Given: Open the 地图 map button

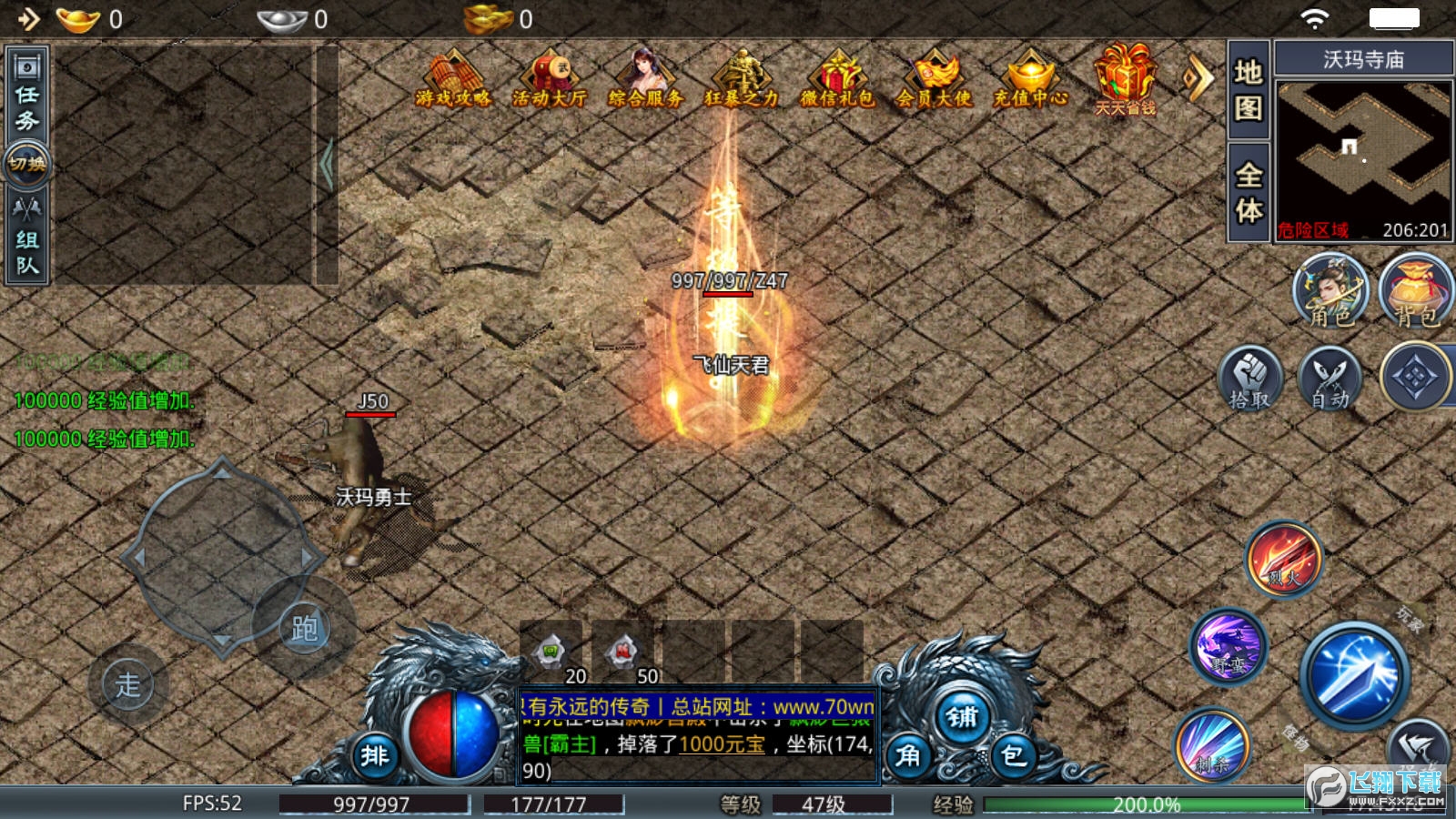Looking at the screenshot, I should 1249,90.
